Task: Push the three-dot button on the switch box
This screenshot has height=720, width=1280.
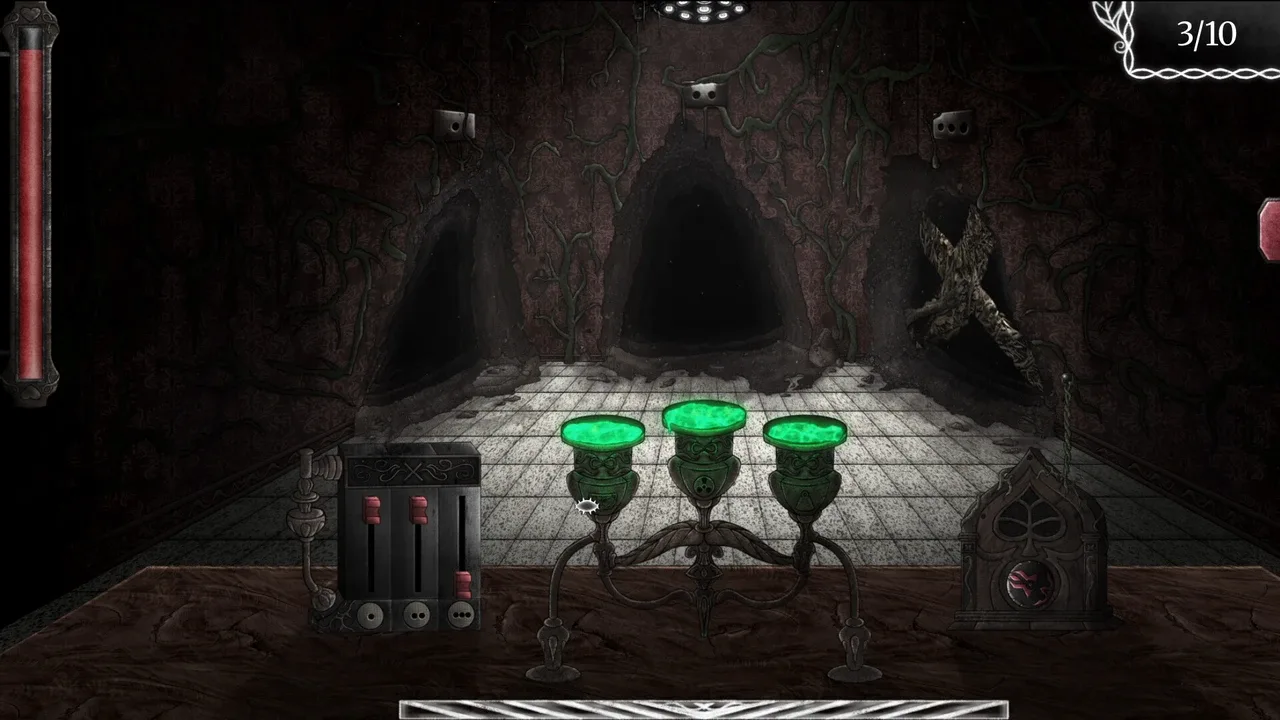Action: [x=460, y=613]
